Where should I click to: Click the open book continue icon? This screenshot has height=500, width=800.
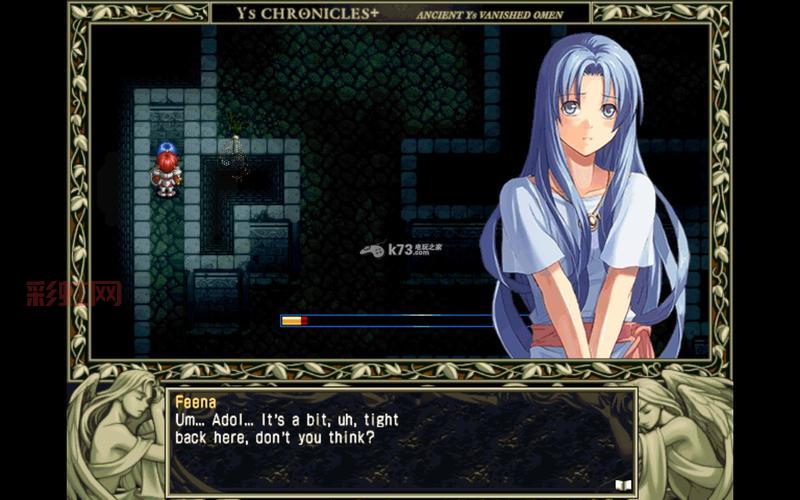pyautogui.click(x=622, y=484)
